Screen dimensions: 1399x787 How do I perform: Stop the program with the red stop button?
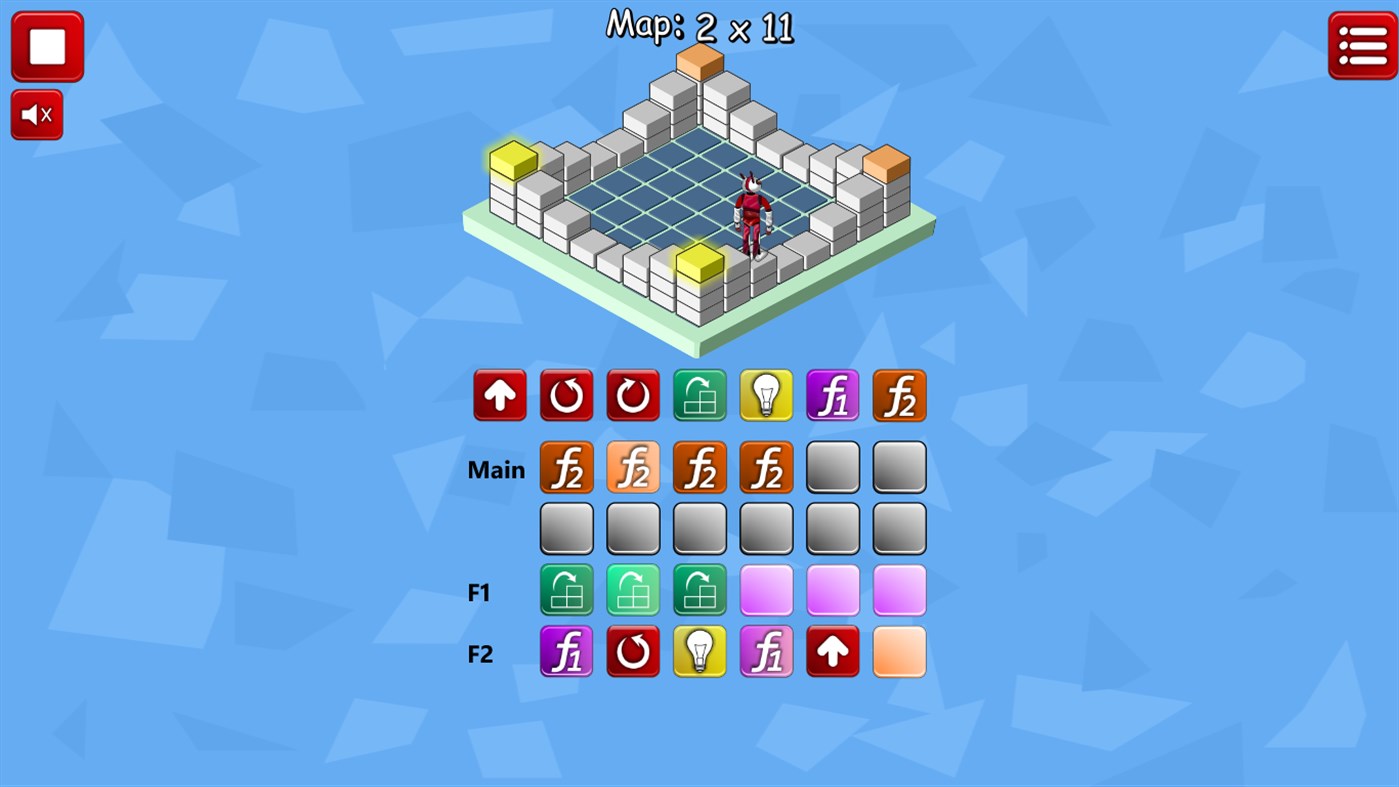tap(47, 46)
